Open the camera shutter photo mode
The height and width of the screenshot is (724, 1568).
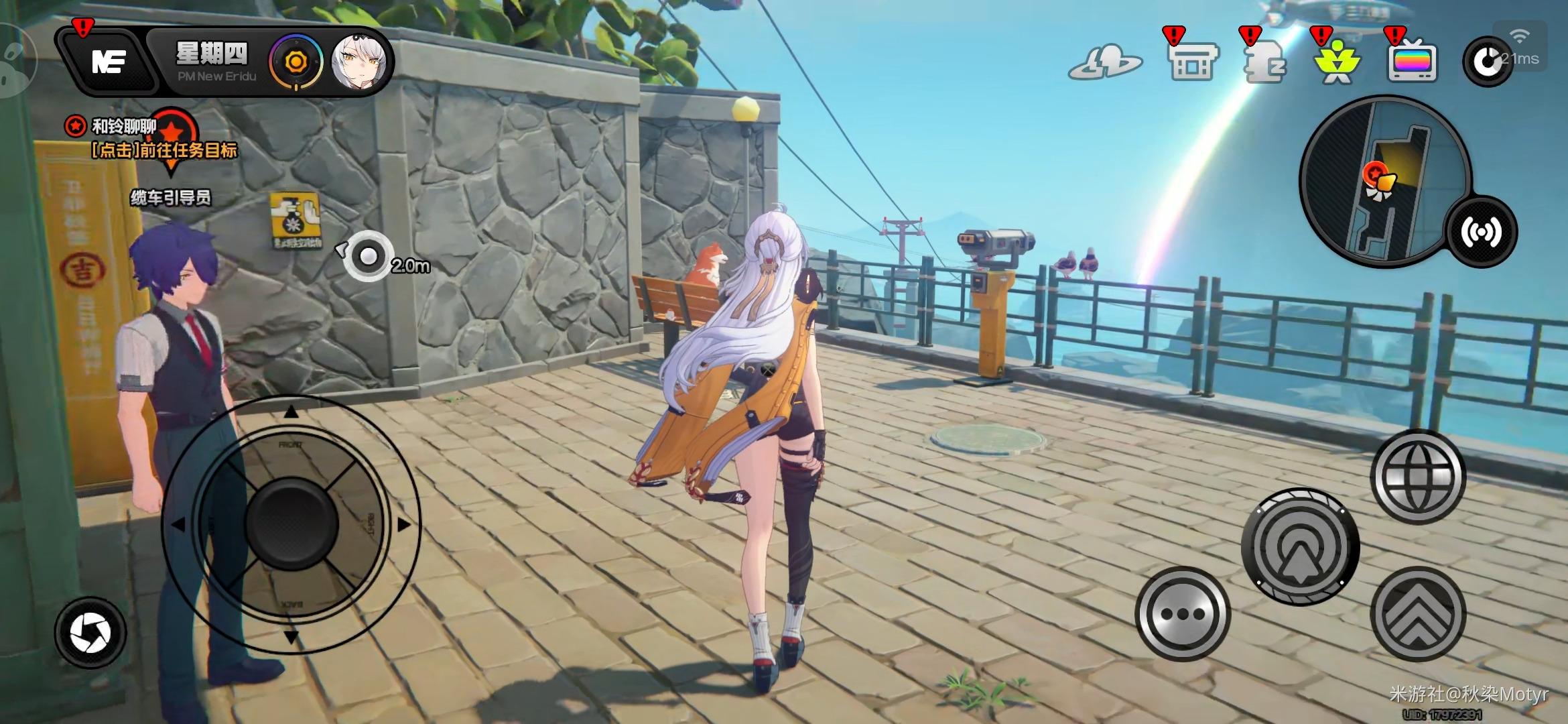point(90,633)
